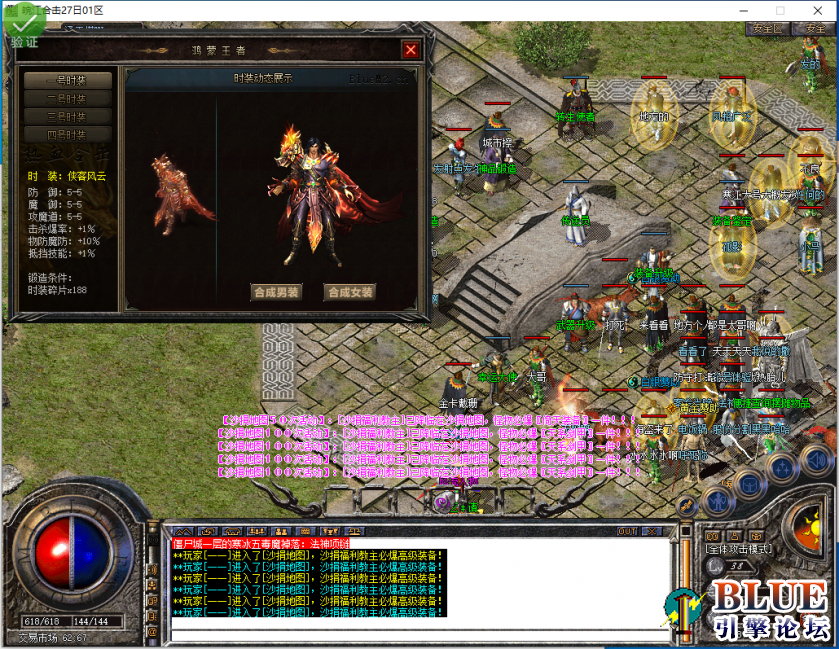Click the 合成男装 craft button
Image resolution: width=839 pixels, height=649 pixels.
click(x=275, y=292)
